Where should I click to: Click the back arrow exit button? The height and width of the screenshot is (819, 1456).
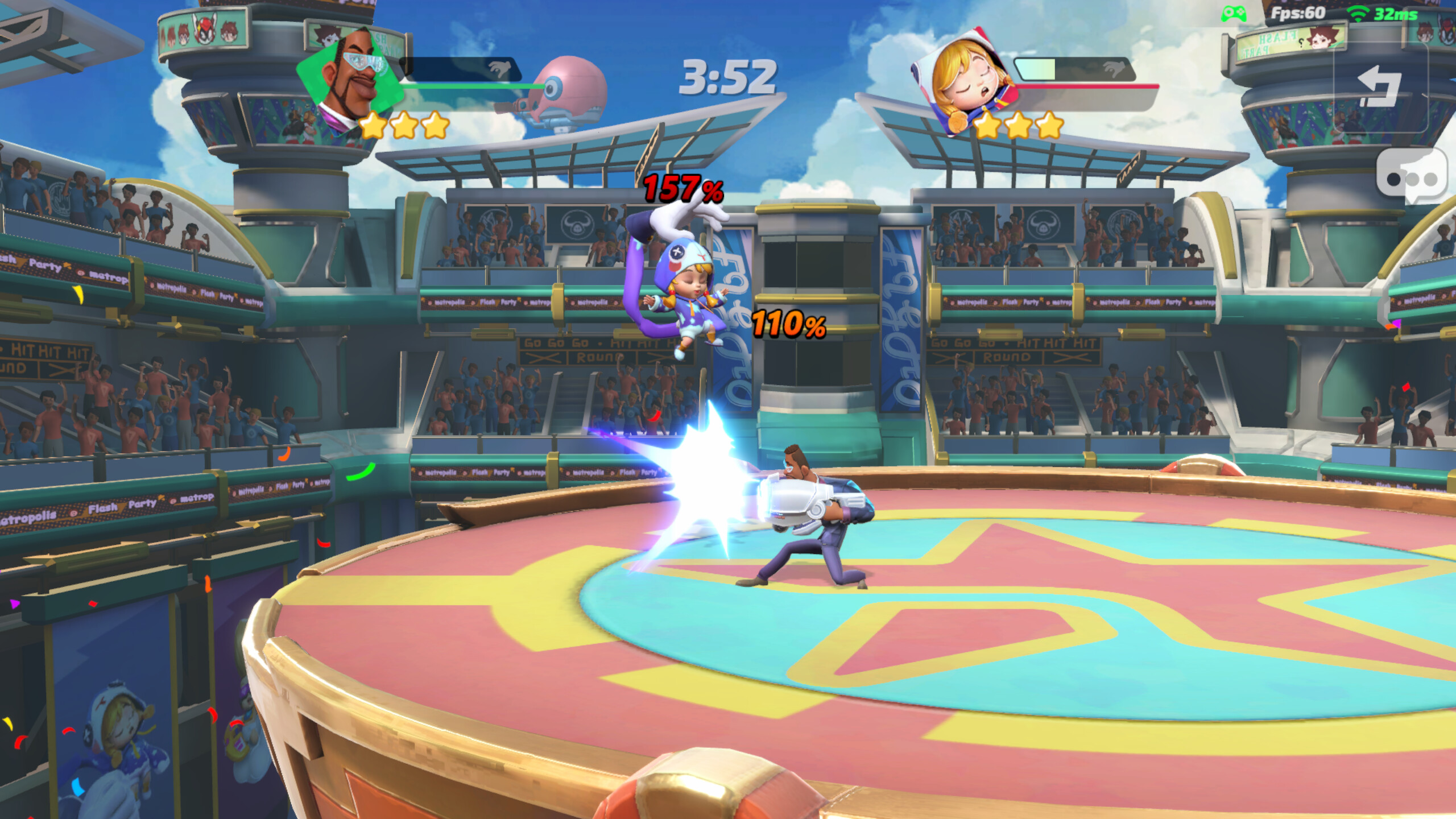click(1380, 86)
